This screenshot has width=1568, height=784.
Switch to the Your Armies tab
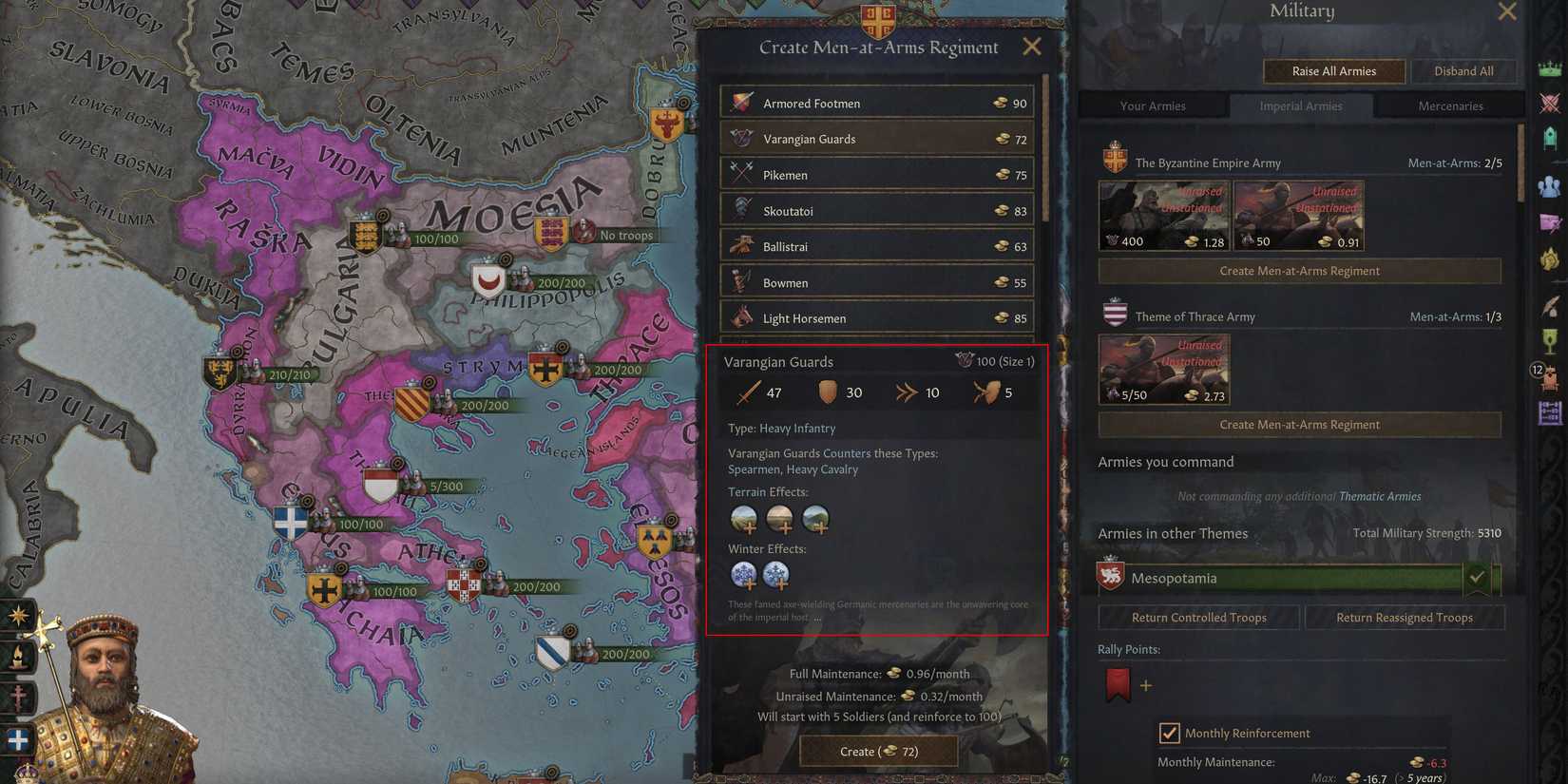1154,105
